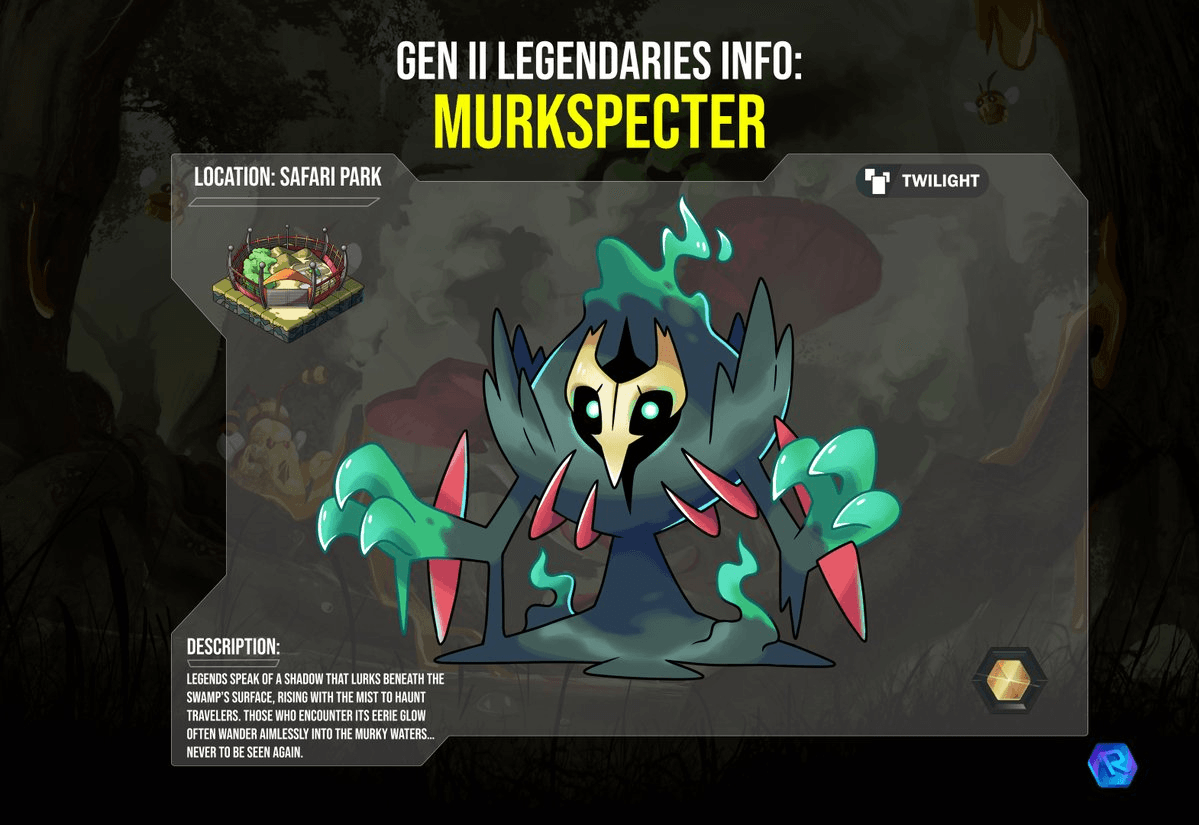Click the gold hexagon rarity icon
This screenshot has width=1199, height=825.
[1008, 682]
